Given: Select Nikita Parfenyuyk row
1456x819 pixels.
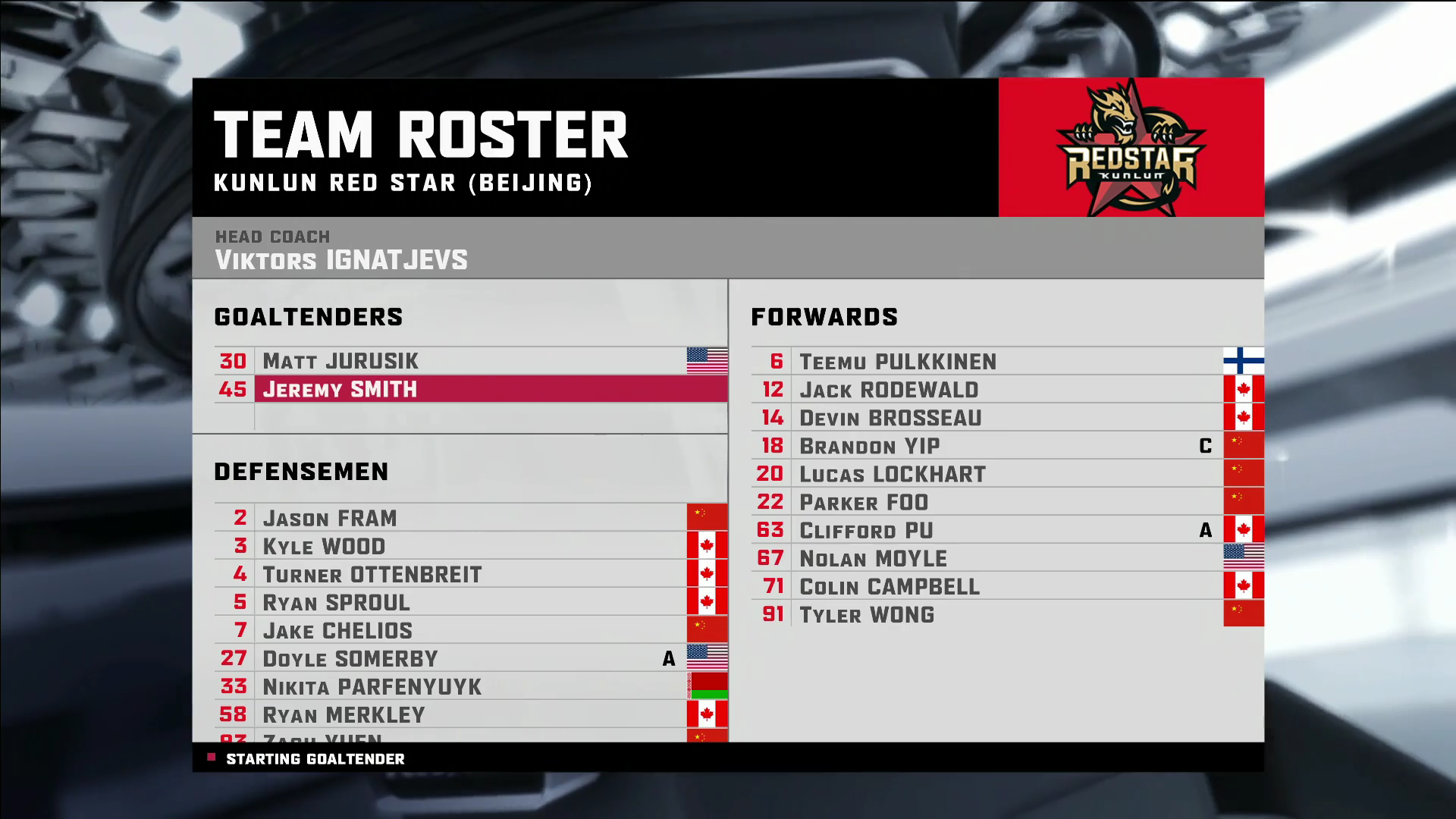Looking at the screenshot, I should click(x=372, y=686).
